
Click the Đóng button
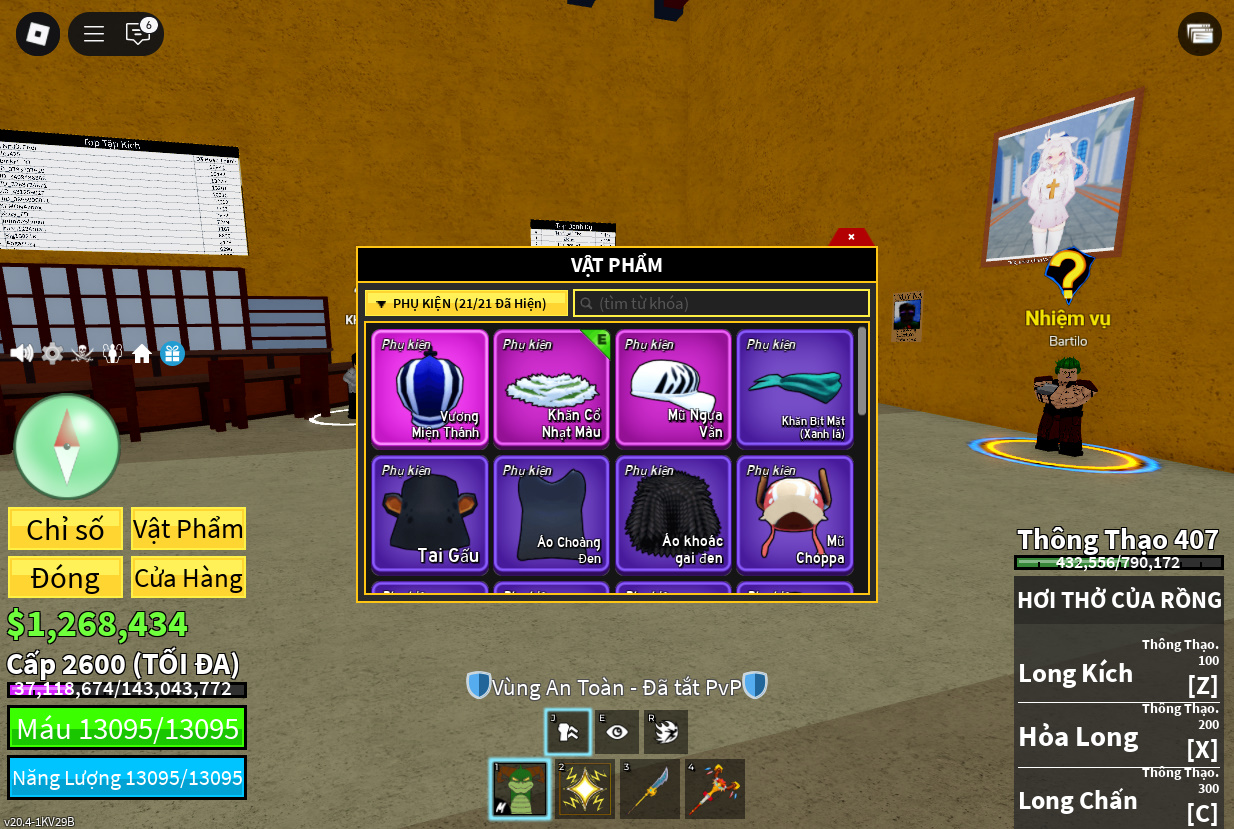pyautogui.click(x=66, y=578)
